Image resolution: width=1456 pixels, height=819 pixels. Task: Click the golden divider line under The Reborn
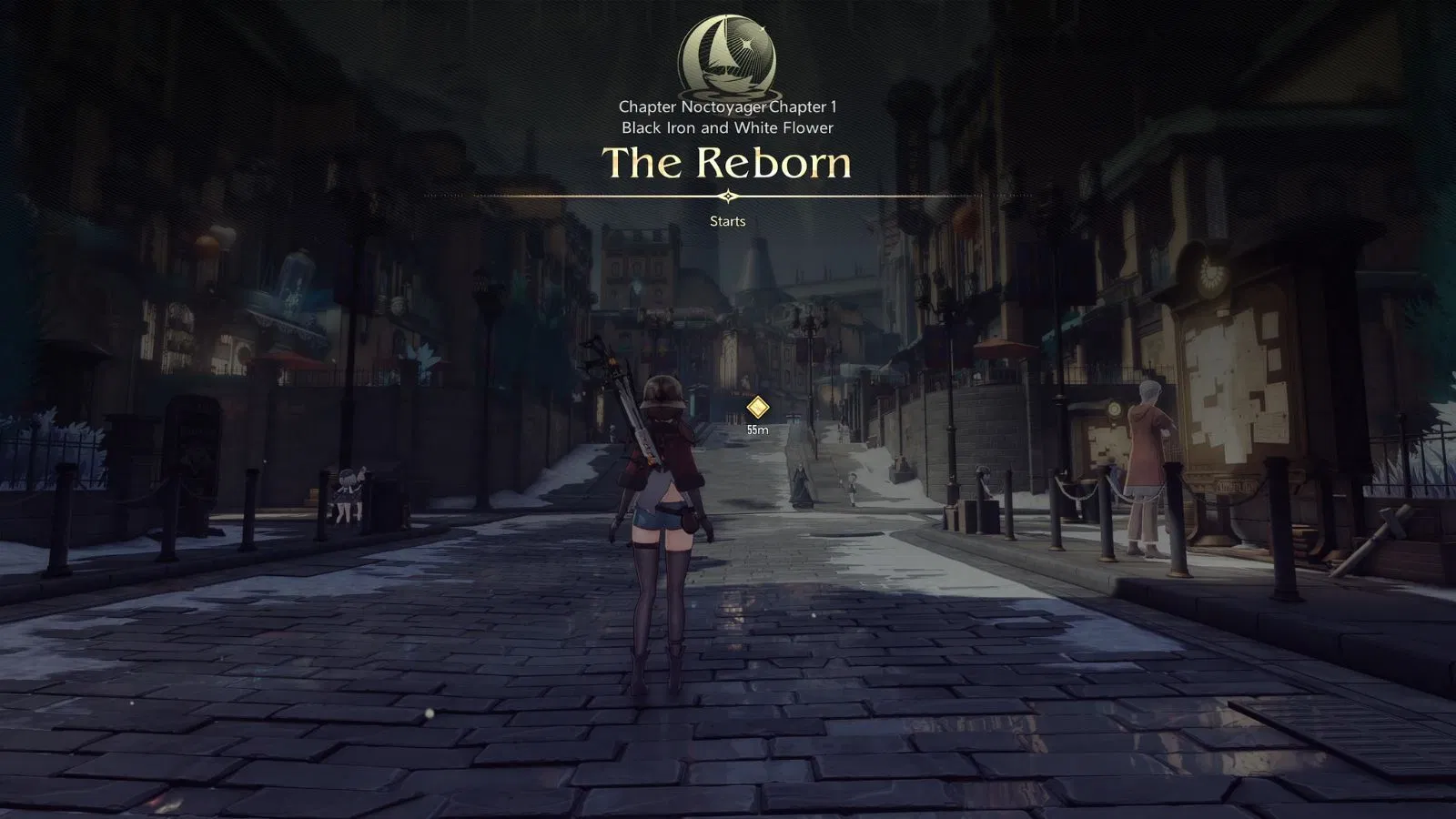(x=727, y=195)
